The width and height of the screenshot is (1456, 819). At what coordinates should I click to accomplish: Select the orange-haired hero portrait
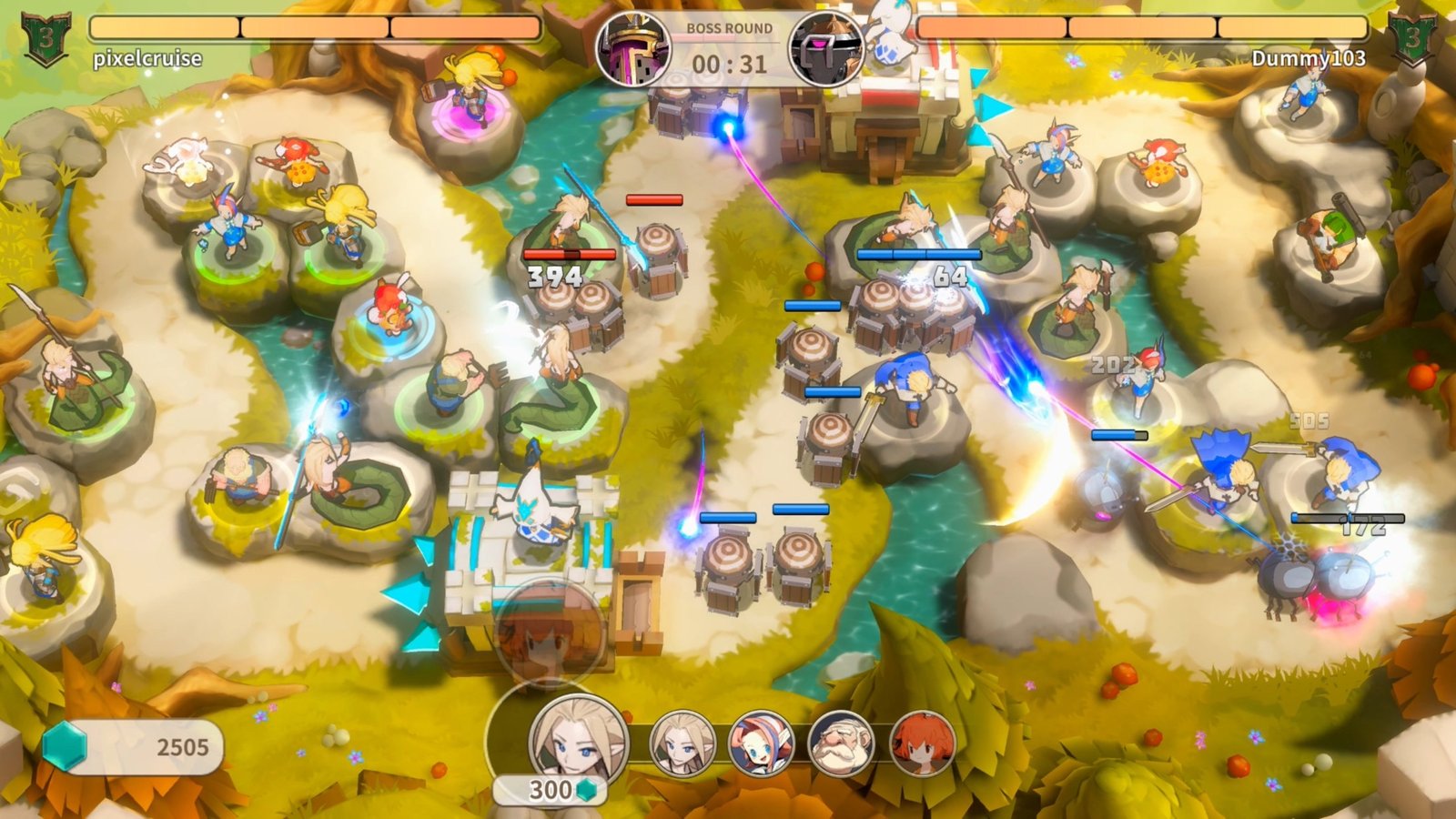click(922, 743)
